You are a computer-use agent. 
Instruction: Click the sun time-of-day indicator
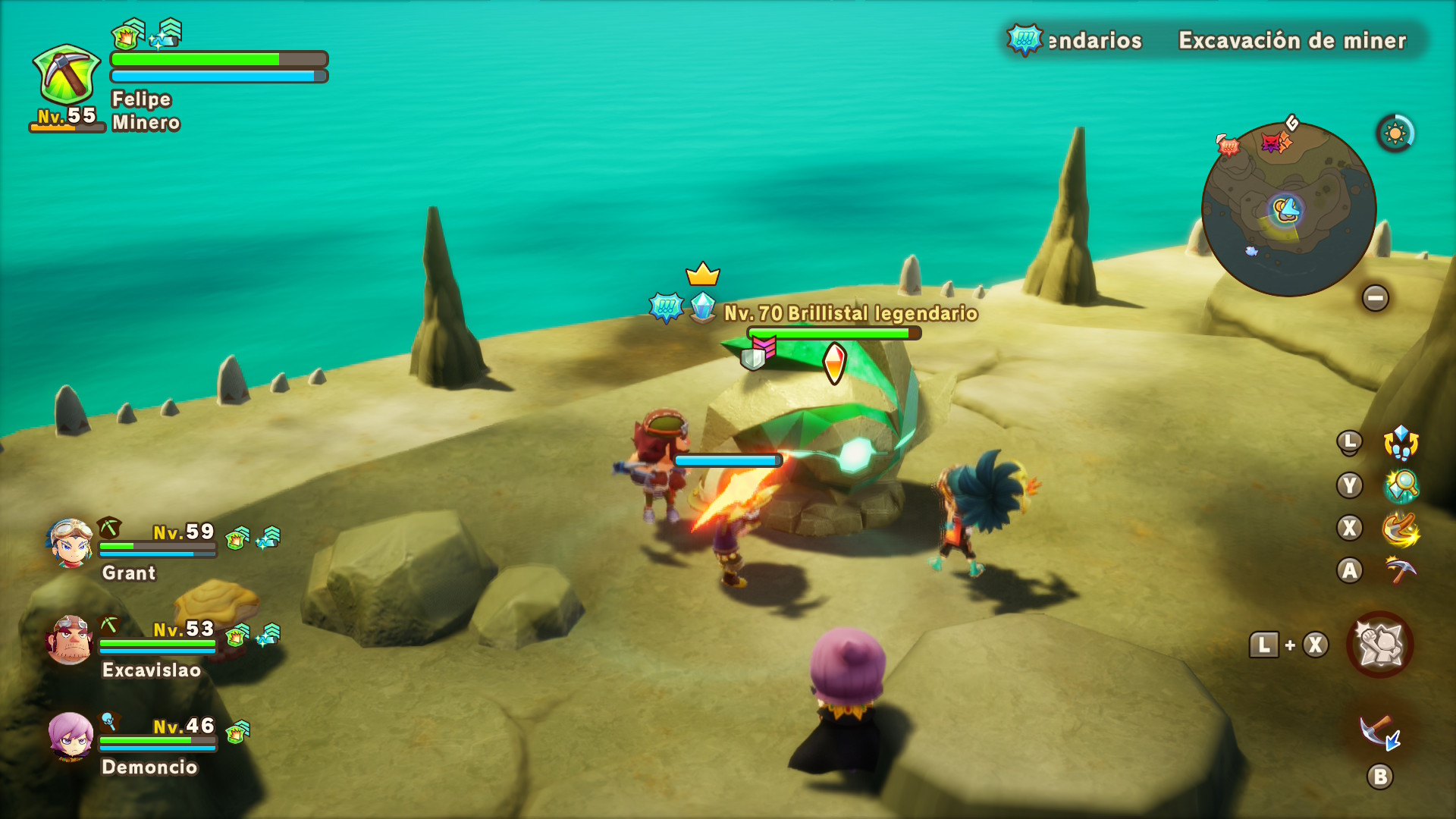pos(1395,134)
